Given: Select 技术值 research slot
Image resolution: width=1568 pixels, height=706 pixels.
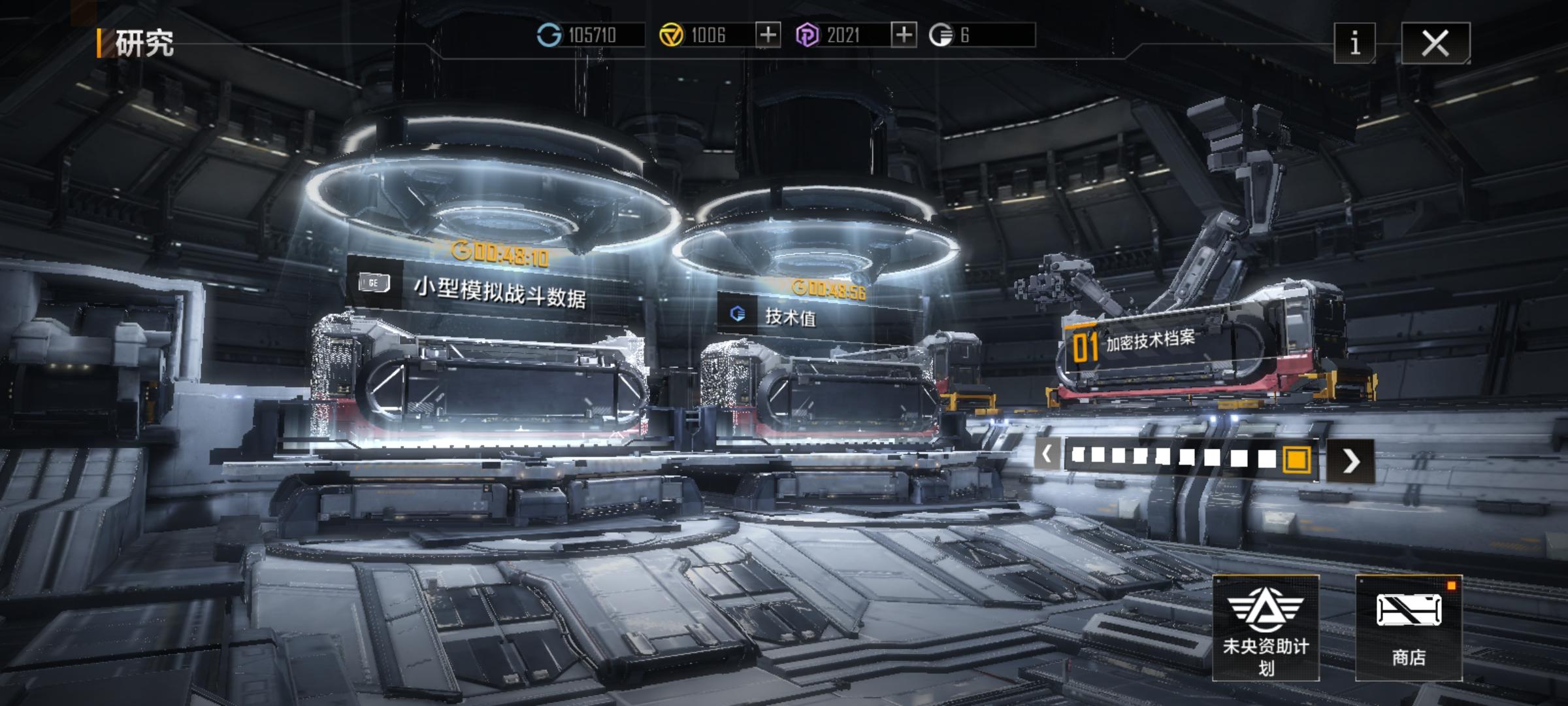Looking at the screenshot, I should [791, 317].
